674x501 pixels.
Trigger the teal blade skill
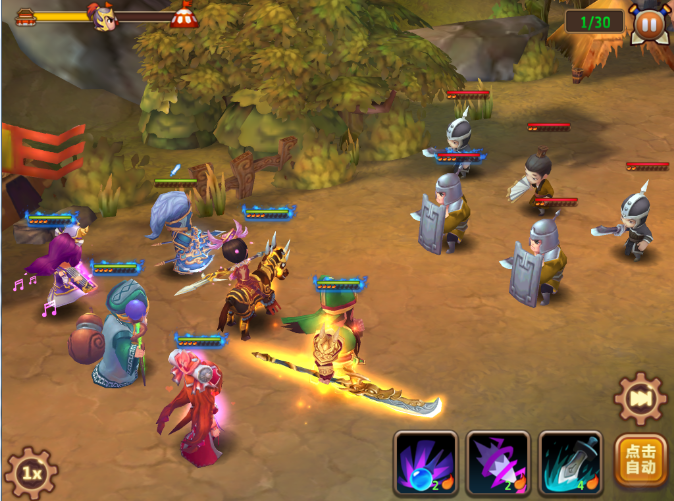click(x=570, y=463)
